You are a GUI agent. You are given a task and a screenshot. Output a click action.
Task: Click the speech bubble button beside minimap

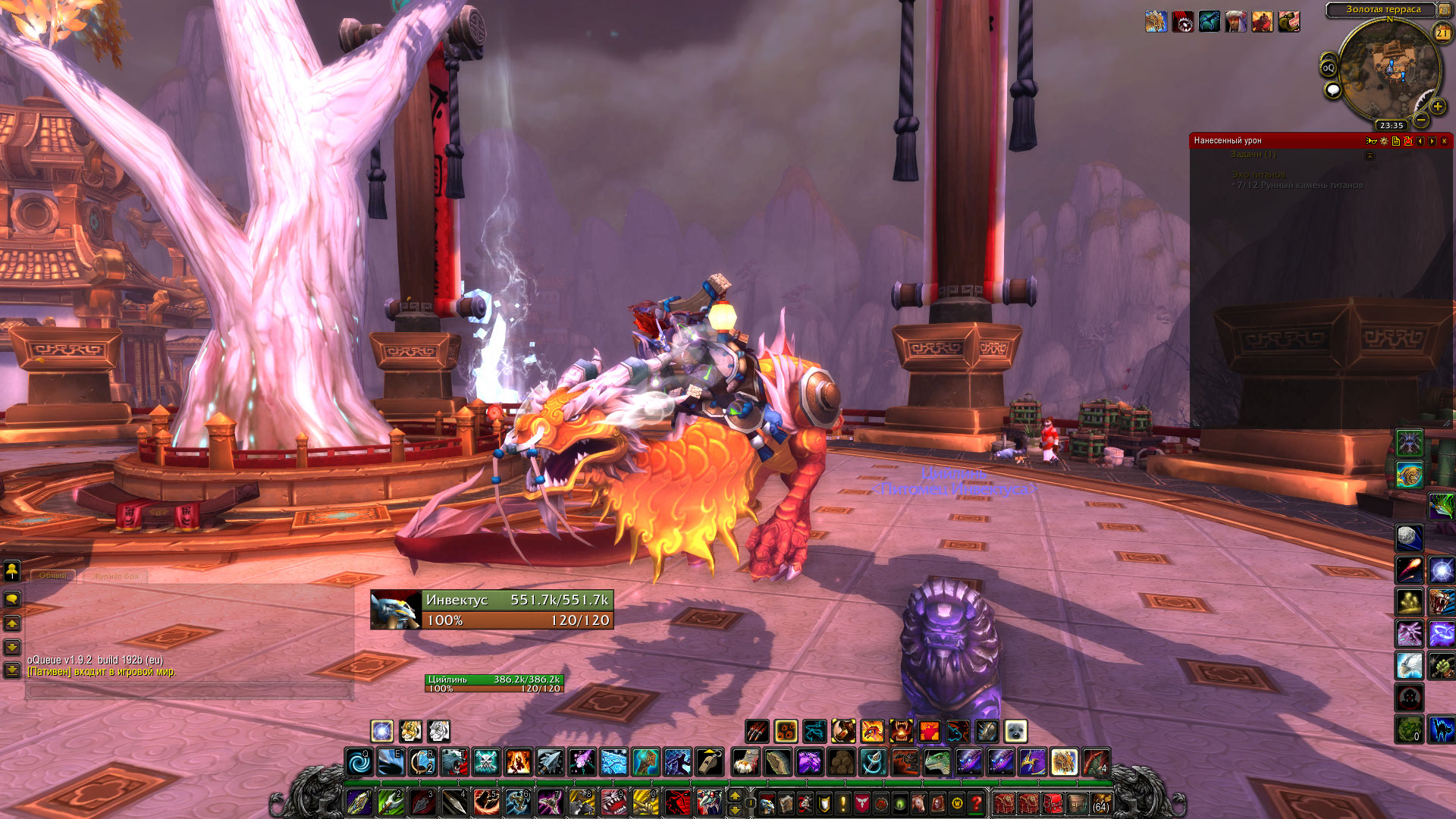(x=1332, y=91)
